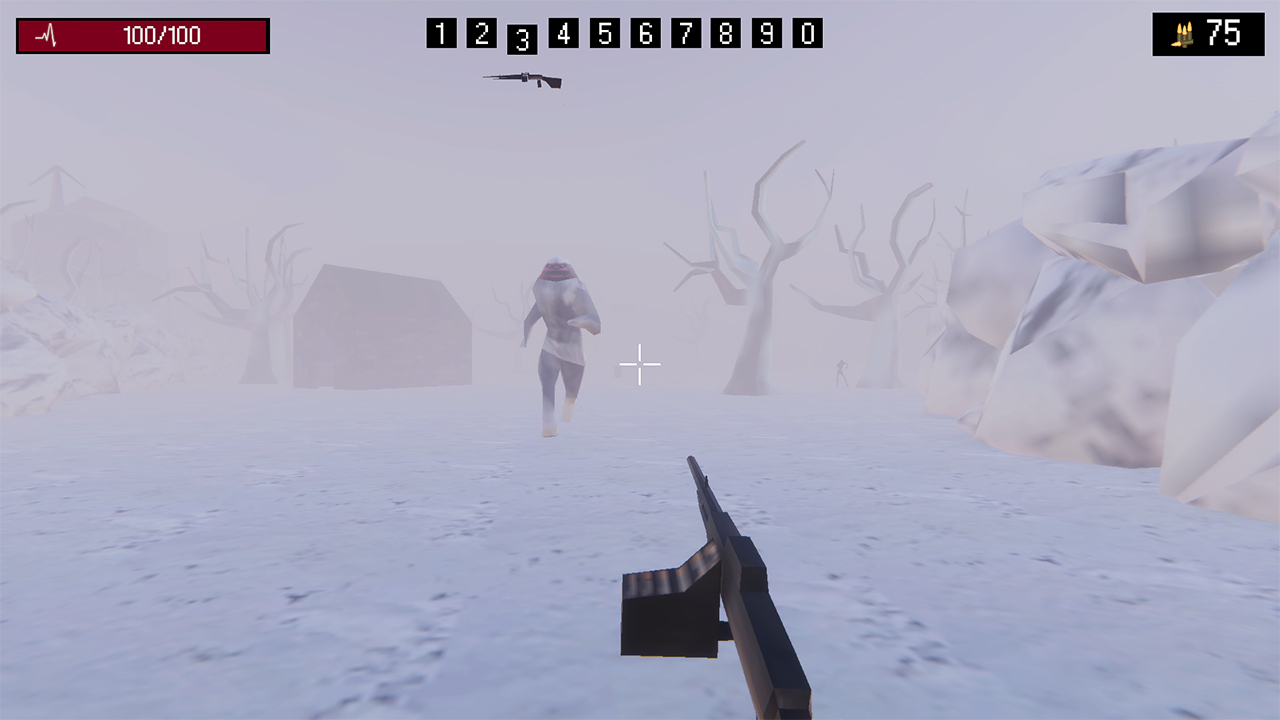Select weapon slot 7 in the hotbar
Image resolution: width=1280 pixels, height=720 pixels.
685,34
